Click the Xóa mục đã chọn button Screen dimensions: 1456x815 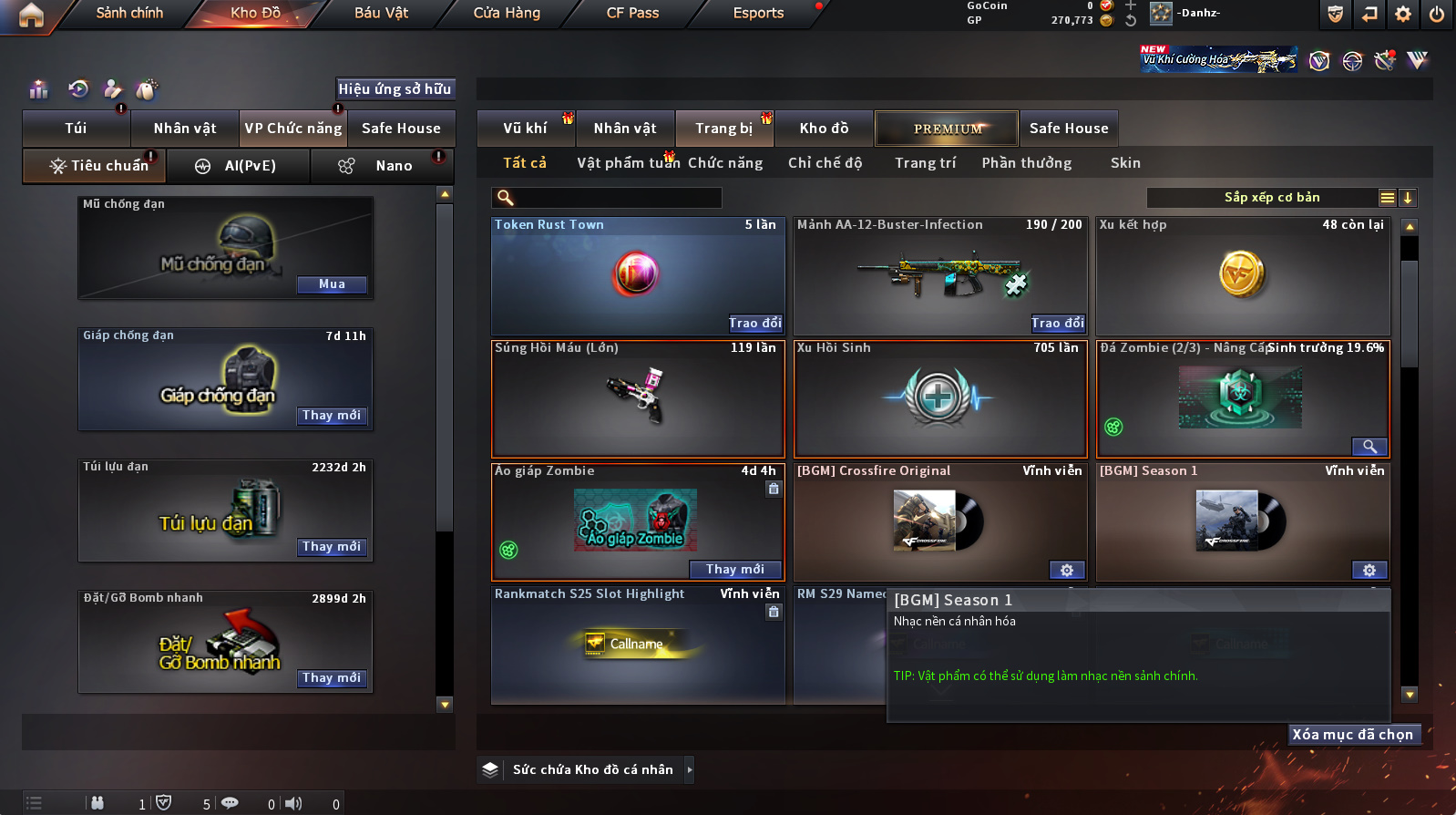[x=1353, y=735]
